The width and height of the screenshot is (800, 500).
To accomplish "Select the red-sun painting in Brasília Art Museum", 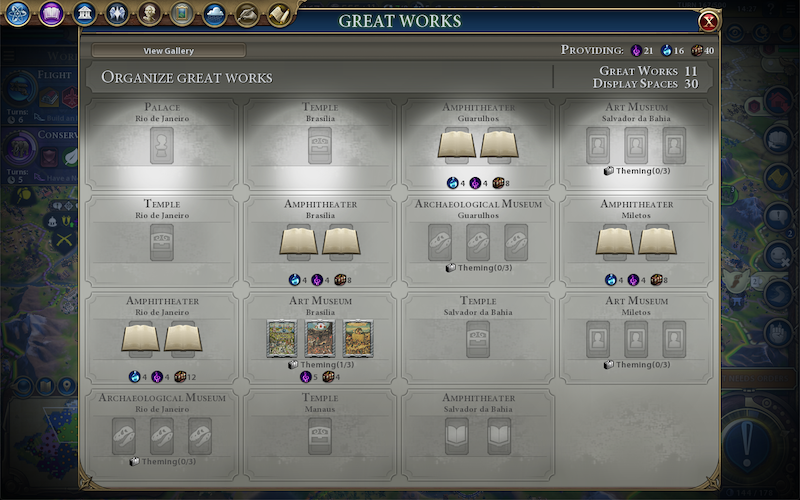I will click(320, 339).
